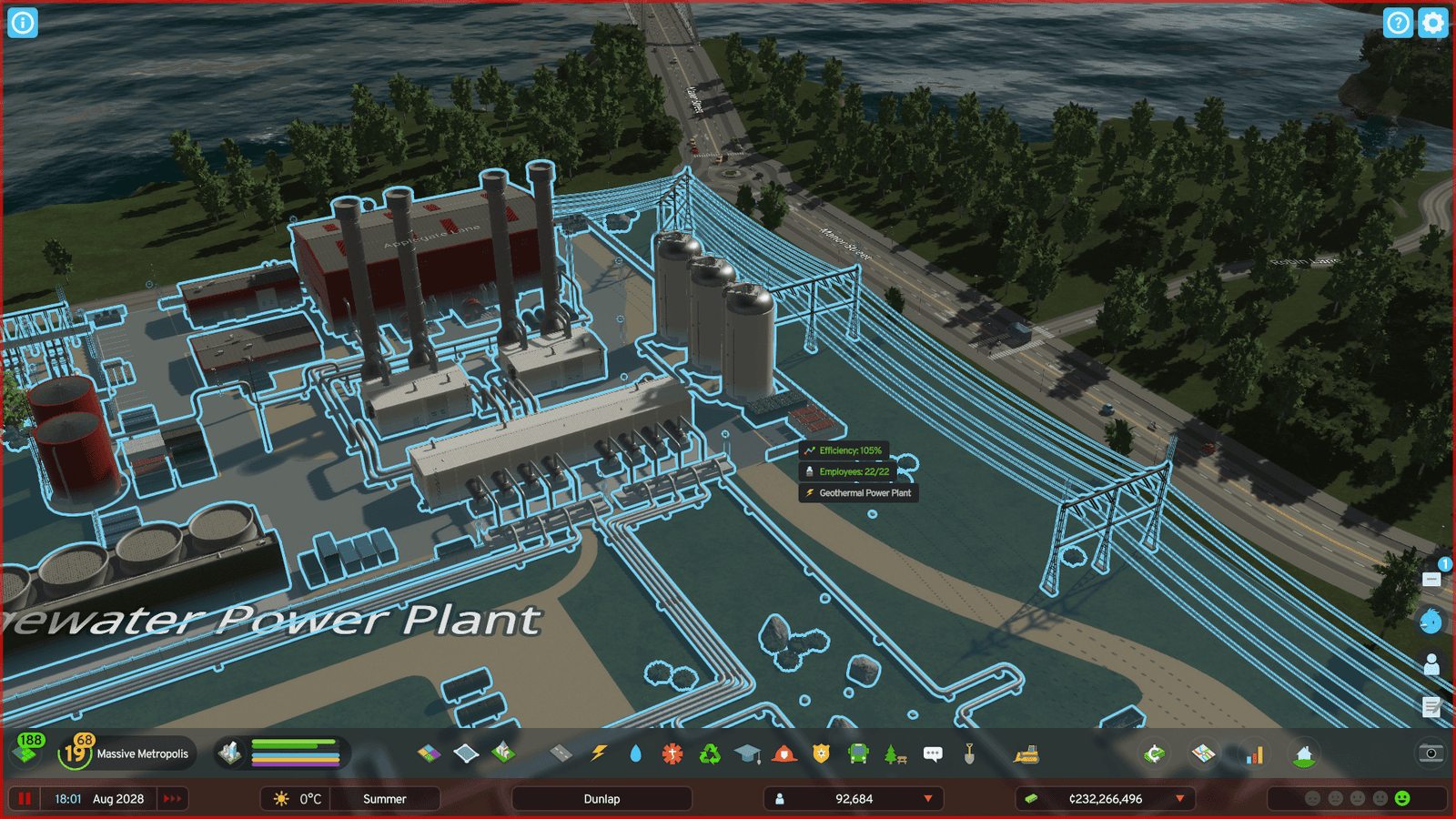Open the education graduation cap menu
1456x819 pixels.
click(747, 753)
